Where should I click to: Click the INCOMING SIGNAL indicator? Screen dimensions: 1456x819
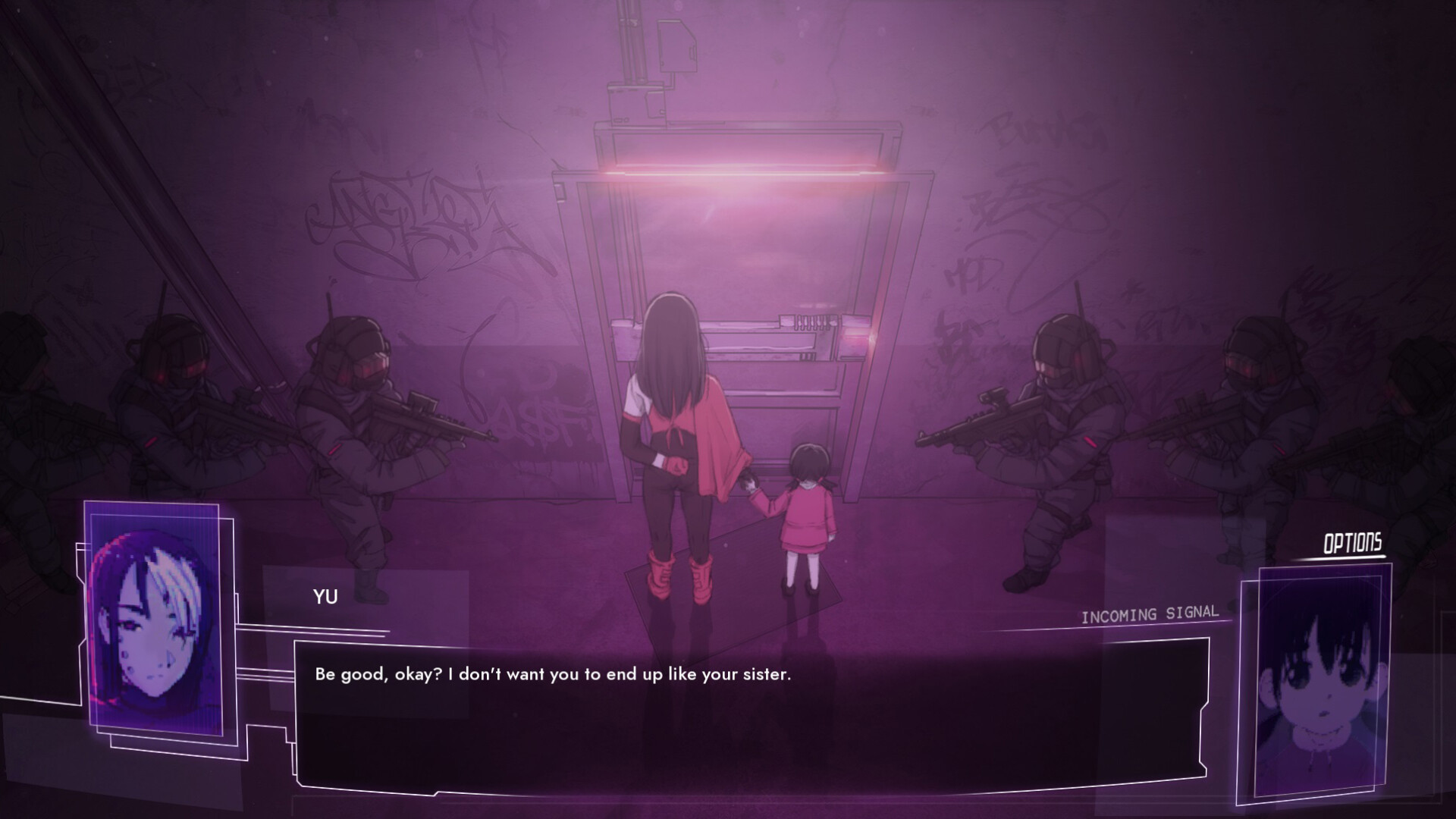click(1150, 614)
